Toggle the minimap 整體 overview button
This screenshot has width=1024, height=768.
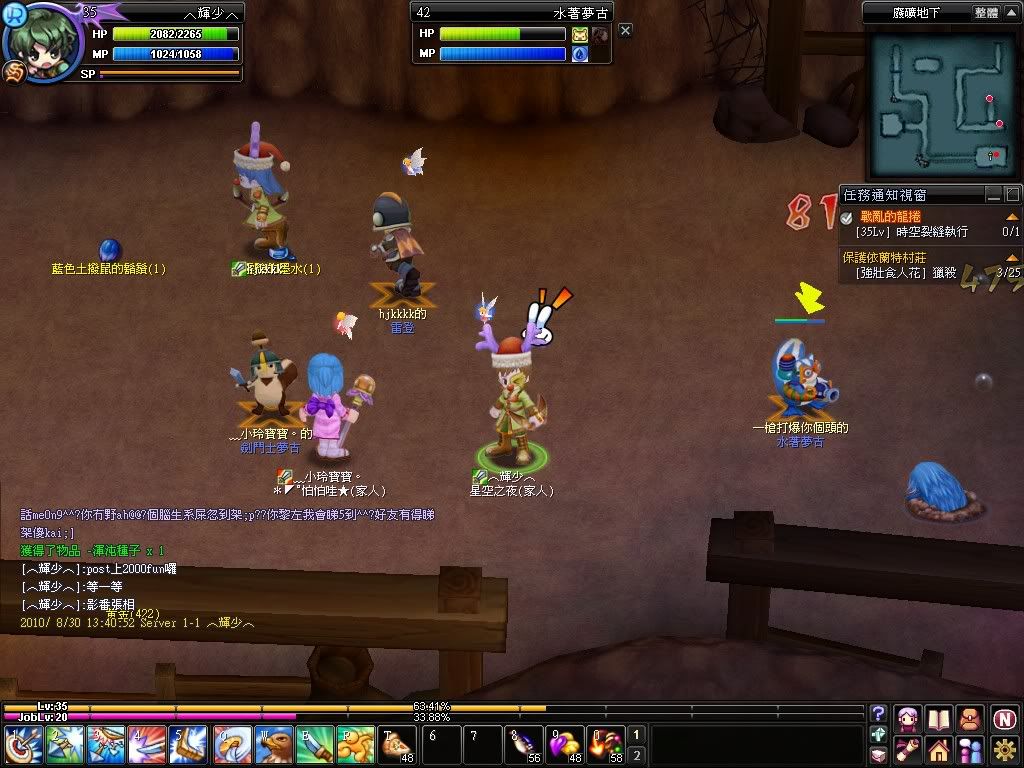coord(985,13)
